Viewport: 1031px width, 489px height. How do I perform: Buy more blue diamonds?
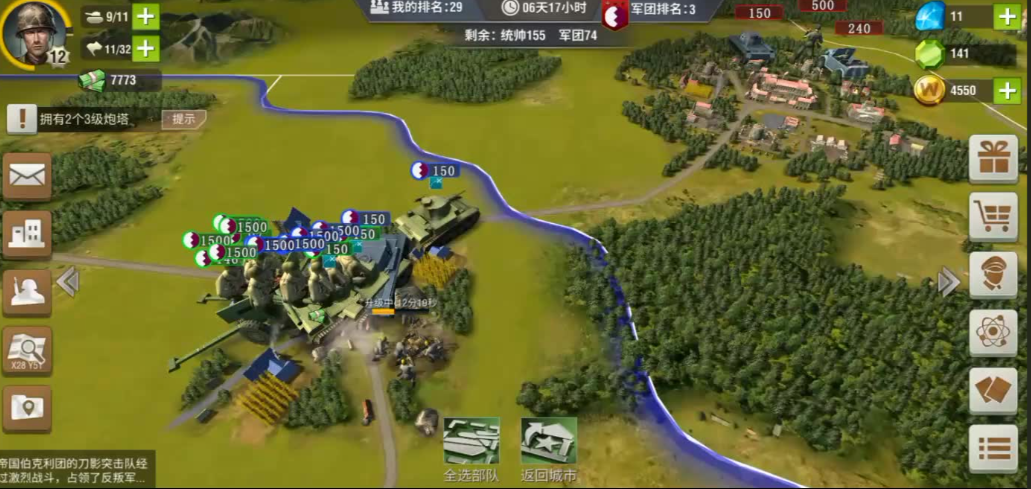click(x=1006, y=17)
